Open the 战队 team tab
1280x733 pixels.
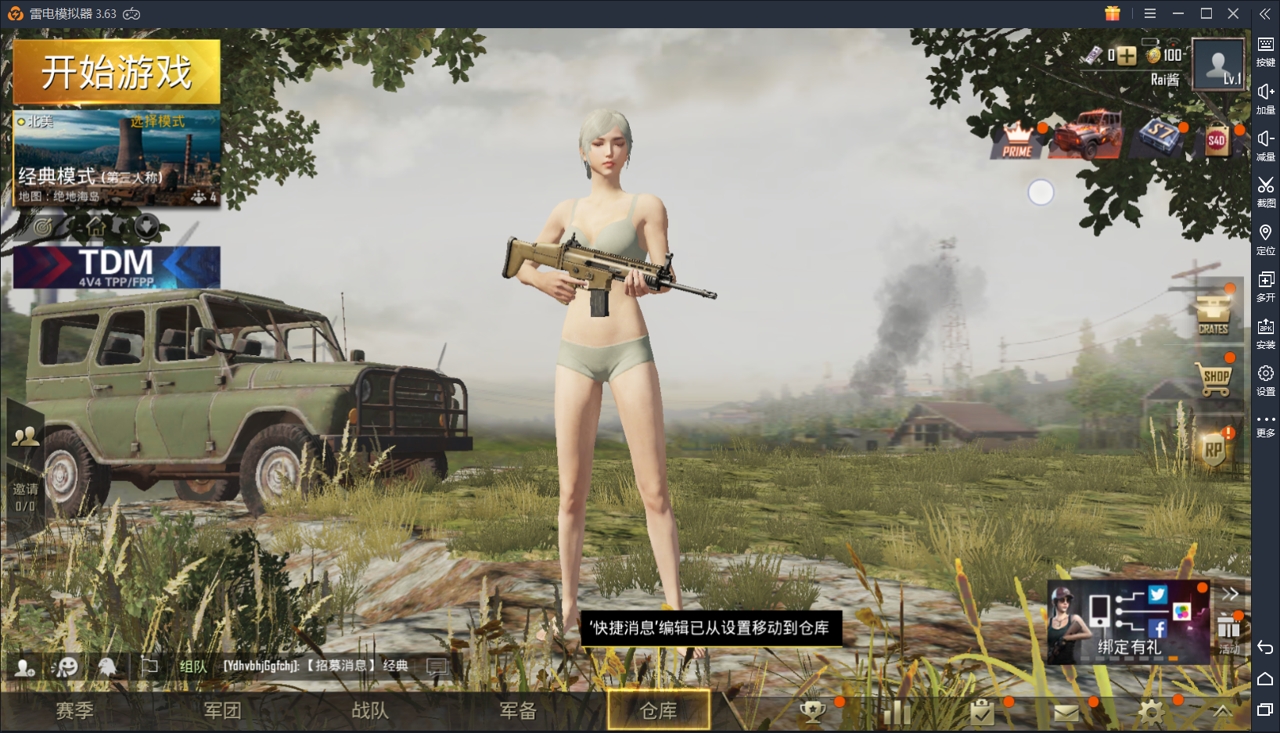(370, 711)
